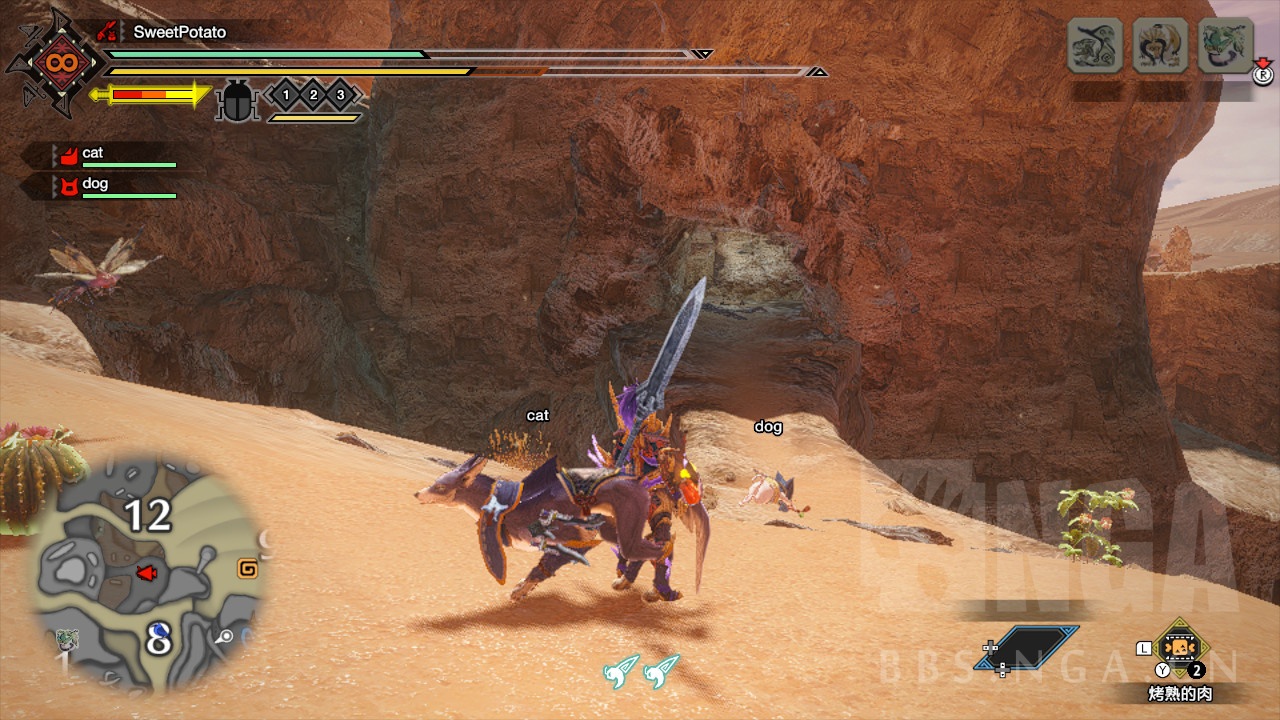1280x720 pixels.
Task: Open the circular area minimap
Action: pos(148,574)
